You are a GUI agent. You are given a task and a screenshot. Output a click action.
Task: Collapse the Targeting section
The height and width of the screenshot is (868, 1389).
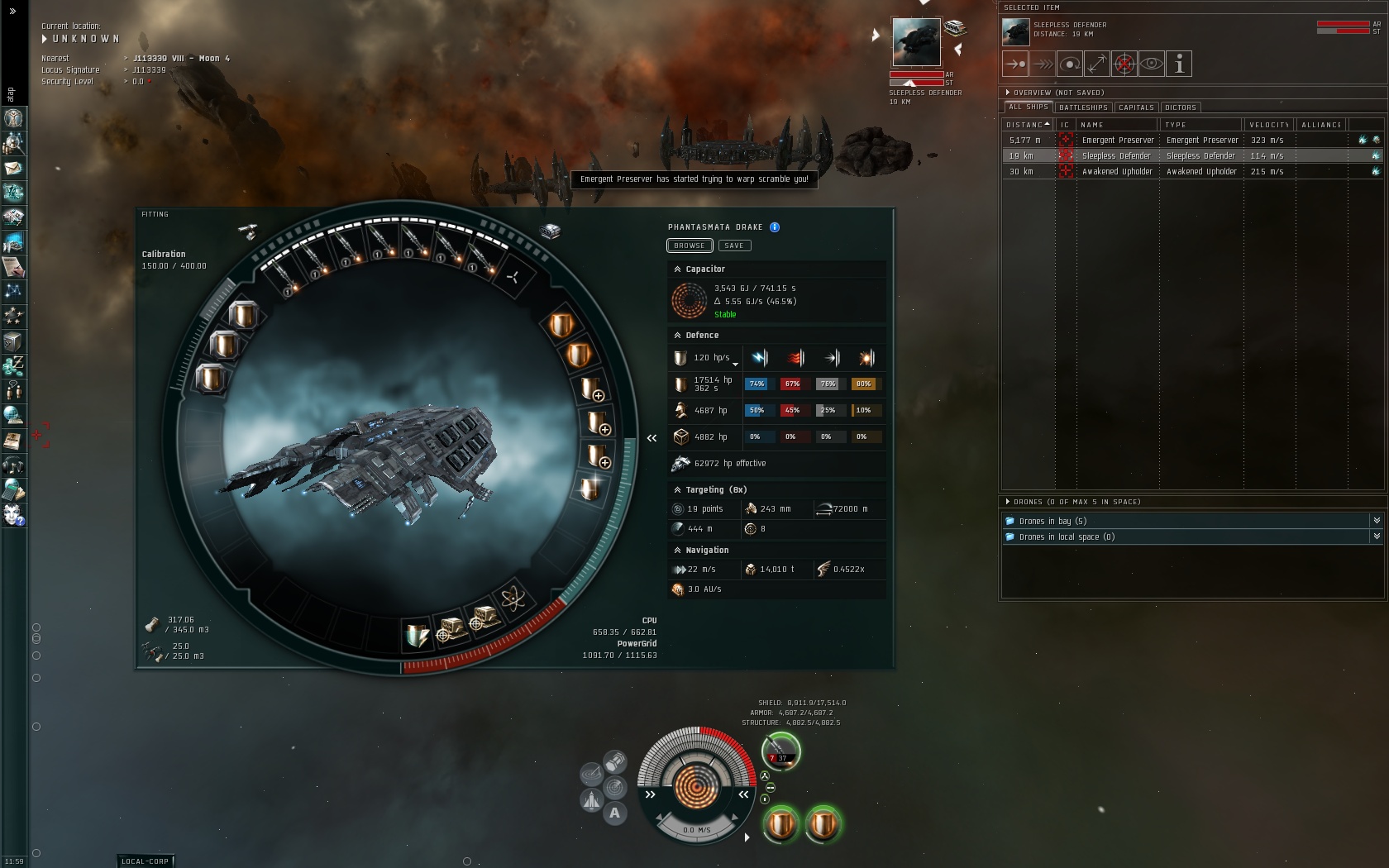678,490
